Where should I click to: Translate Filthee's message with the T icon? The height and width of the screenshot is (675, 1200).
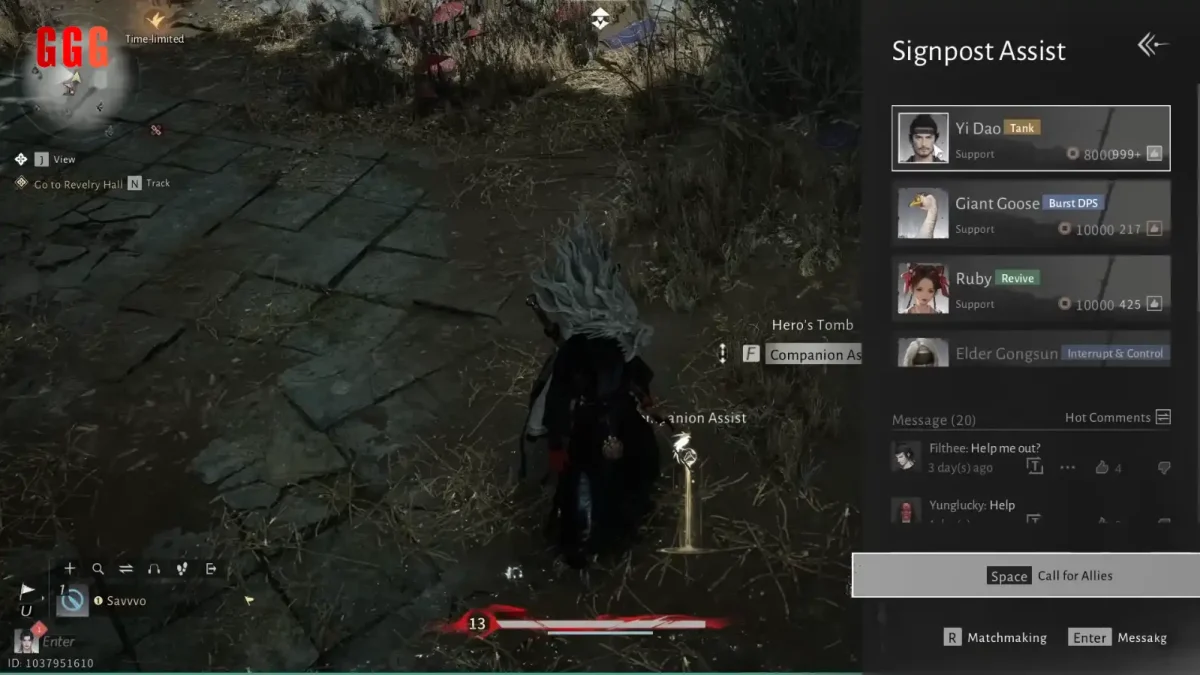click(x=1034, y=467)
